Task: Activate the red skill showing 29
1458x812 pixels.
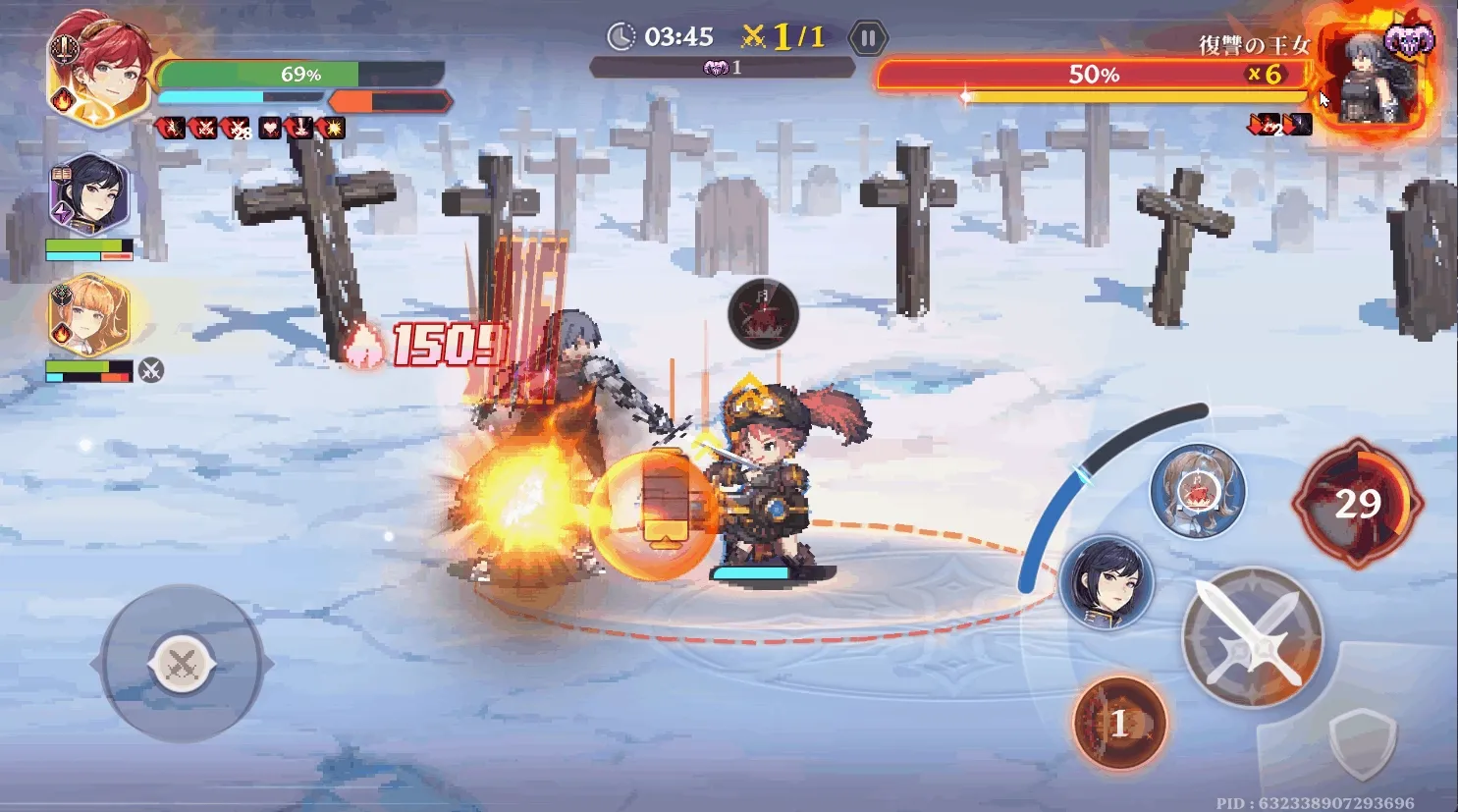Action: point(1358,504)
